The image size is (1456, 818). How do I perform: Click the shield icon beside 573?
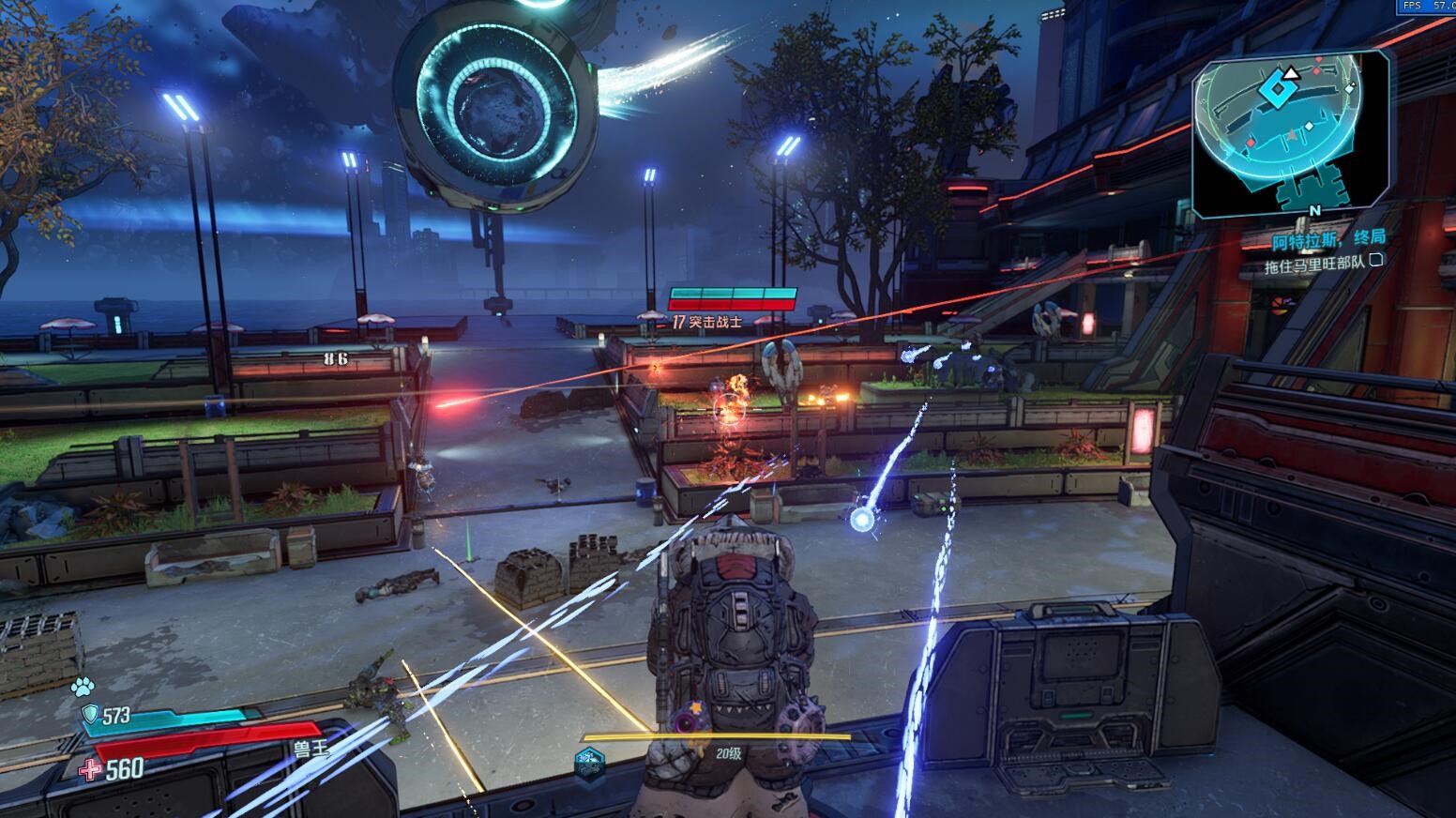tap(90, 716)
